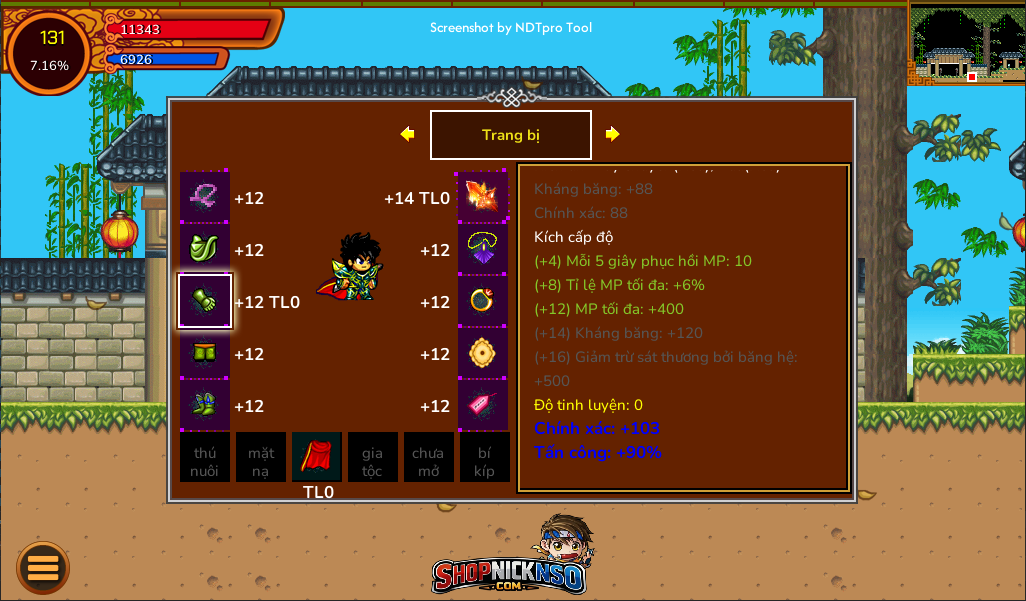Select the +14 flaming weapon slot
Screen dimensions: 1026x601
tap(483, 197)
